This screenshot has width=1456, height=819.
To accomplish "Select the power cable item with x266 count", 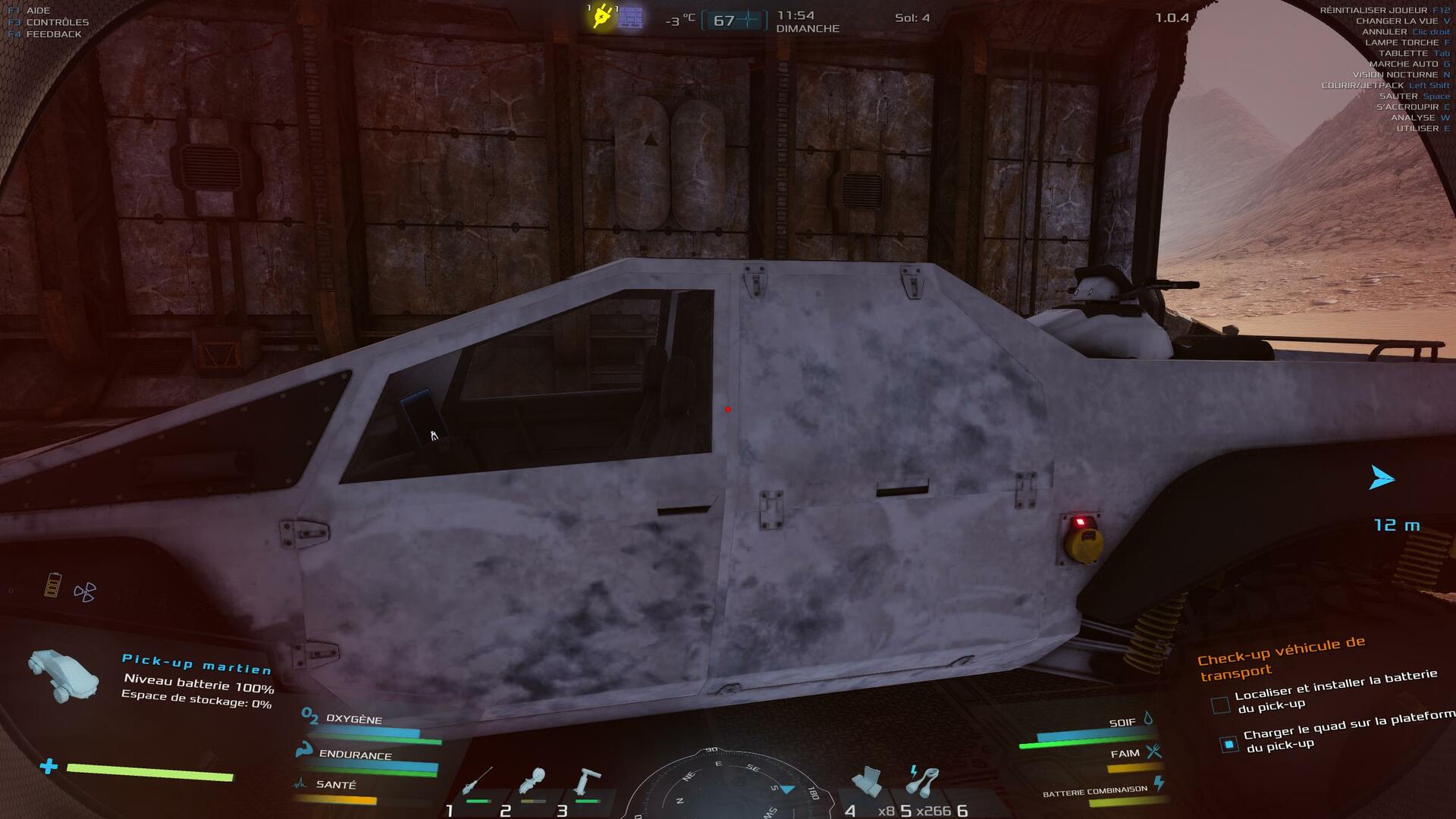I will (923, 781).
